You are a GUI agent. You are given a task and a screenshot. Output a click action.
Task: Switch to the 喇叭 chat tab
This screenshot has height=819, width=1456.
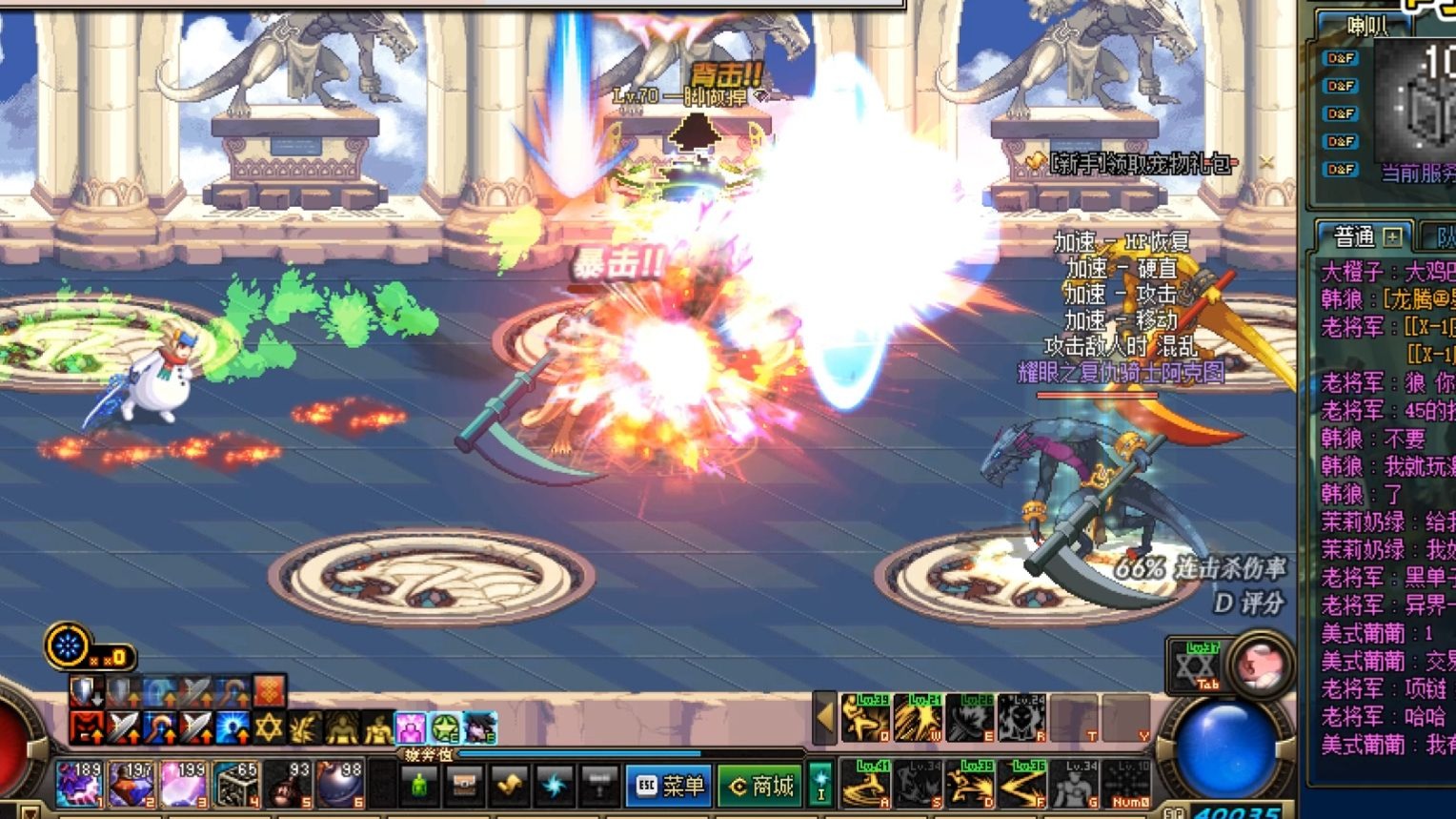[1368, 28]
